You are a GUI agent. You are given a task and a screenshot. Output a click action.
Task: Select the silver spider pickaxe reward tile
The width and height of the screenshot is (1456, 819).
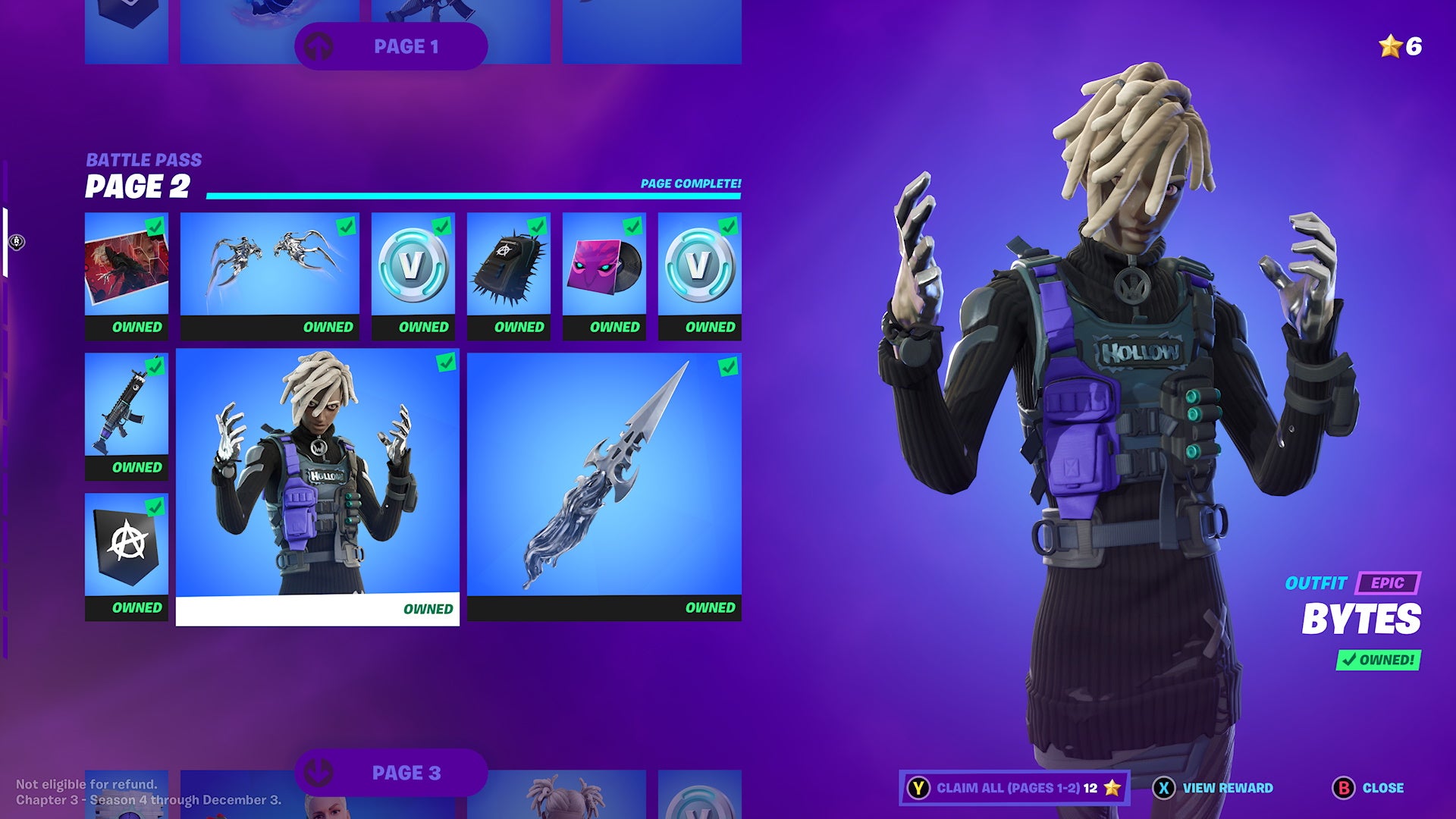click(x=271, y=265)
